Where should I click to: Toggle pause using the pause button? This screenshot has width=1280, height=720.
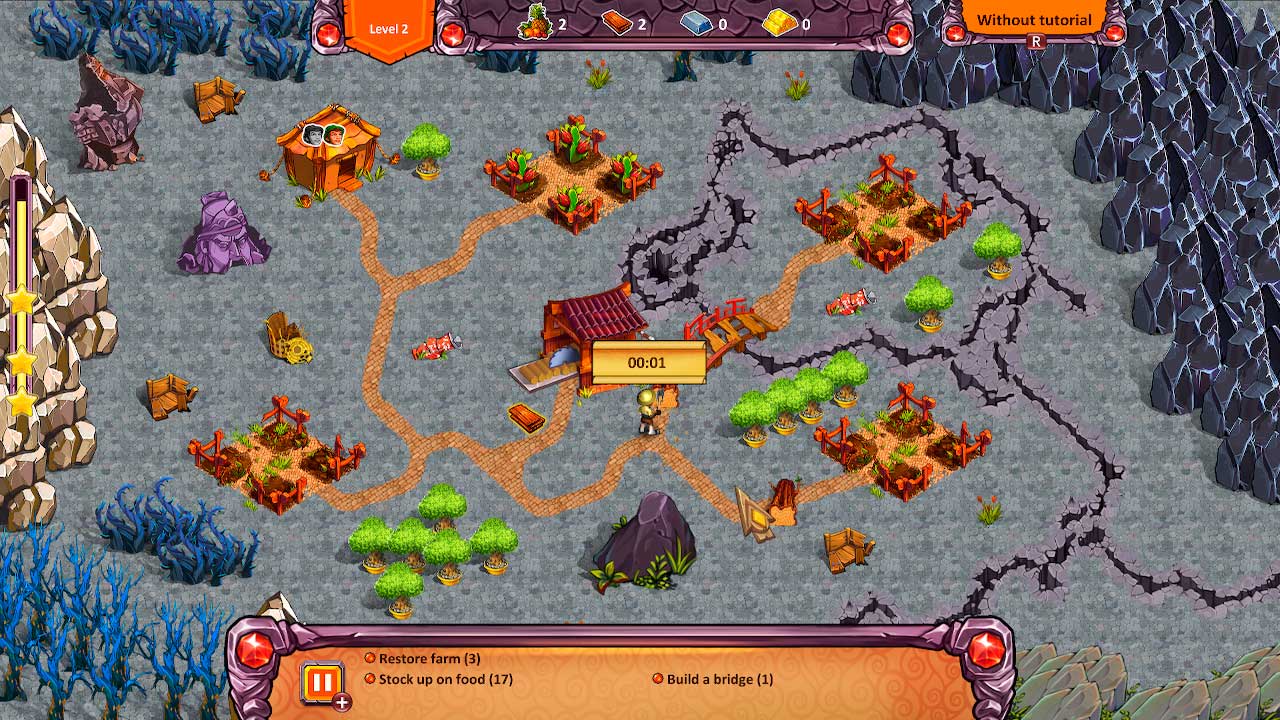(x=322, y=684)
